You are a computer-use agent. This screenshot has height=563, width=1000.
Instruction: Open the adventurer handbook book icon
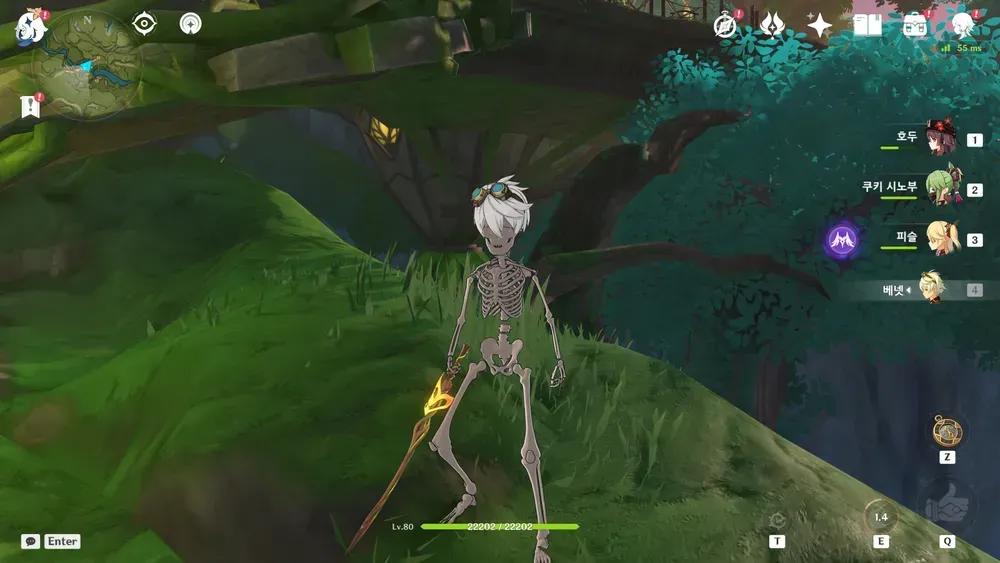(867, 26)
